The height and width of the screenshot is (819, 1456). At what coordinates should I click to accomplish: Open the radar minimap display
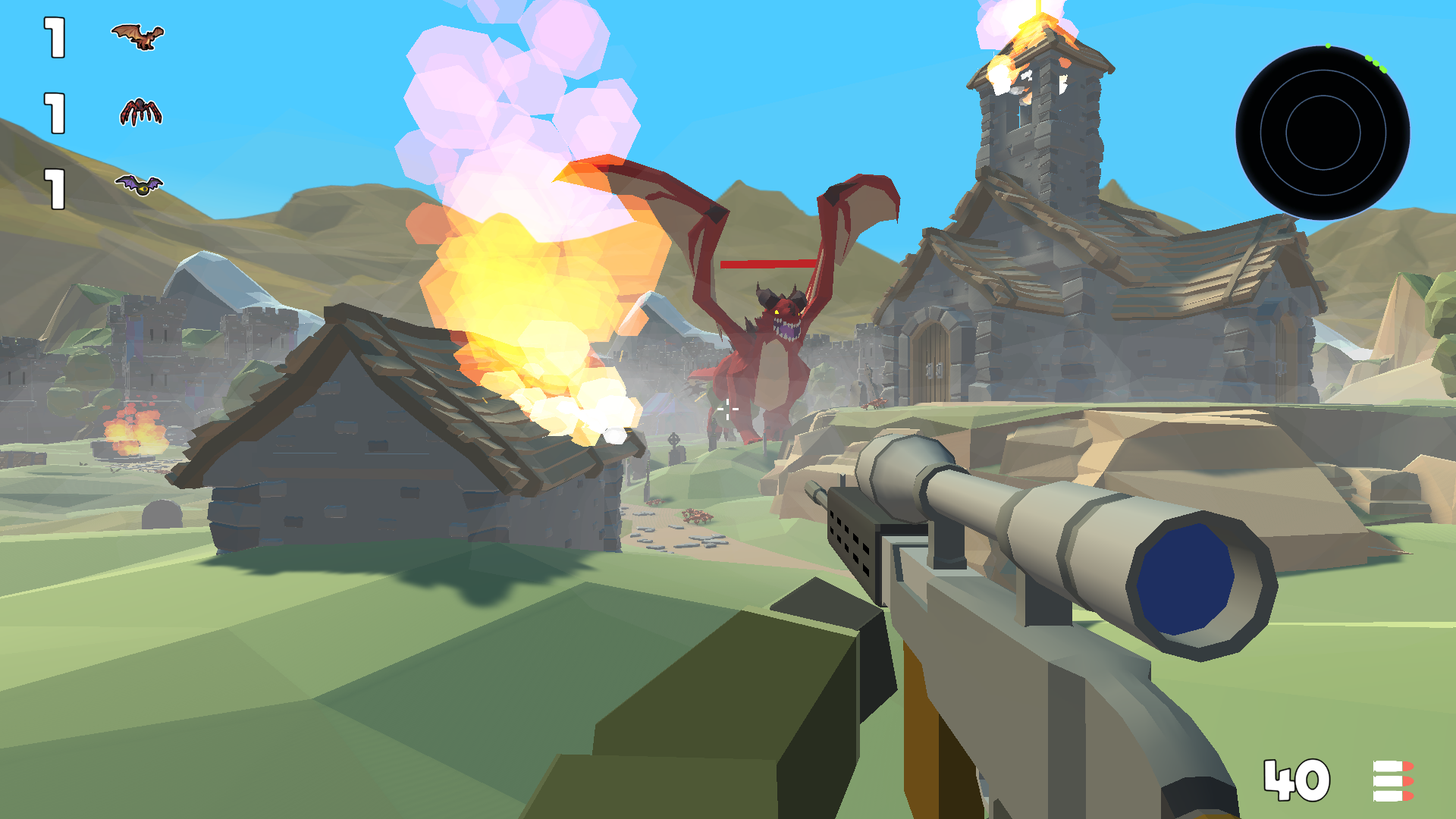click(1323, 133)
